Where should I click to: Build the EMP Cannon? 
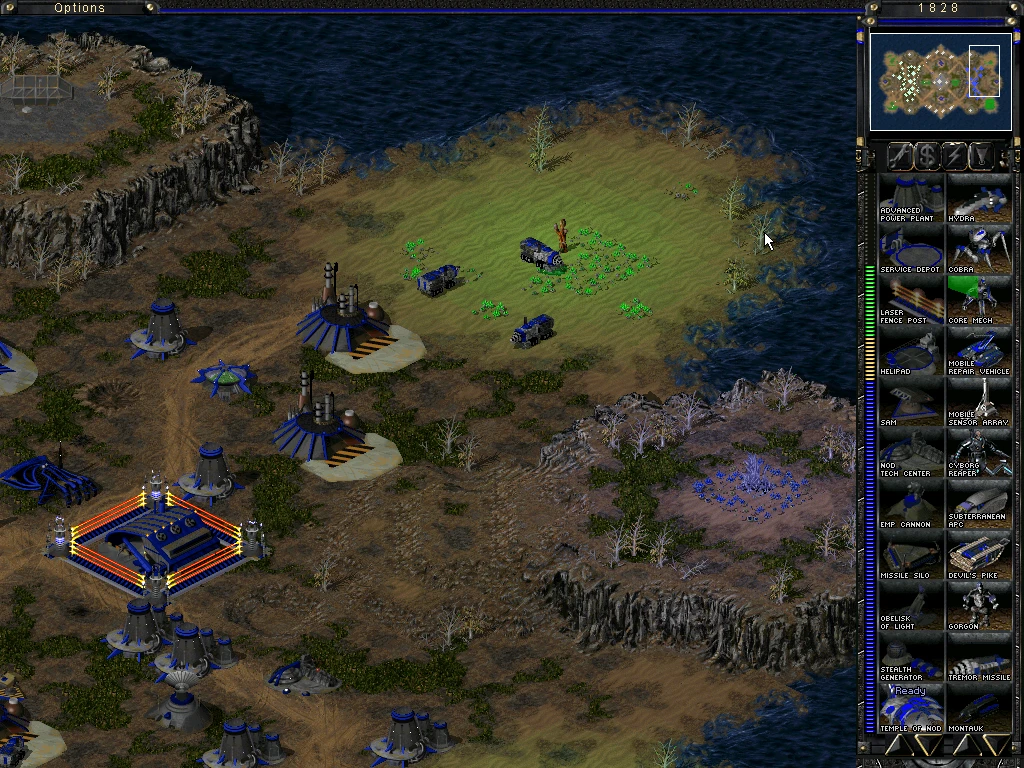911,505
